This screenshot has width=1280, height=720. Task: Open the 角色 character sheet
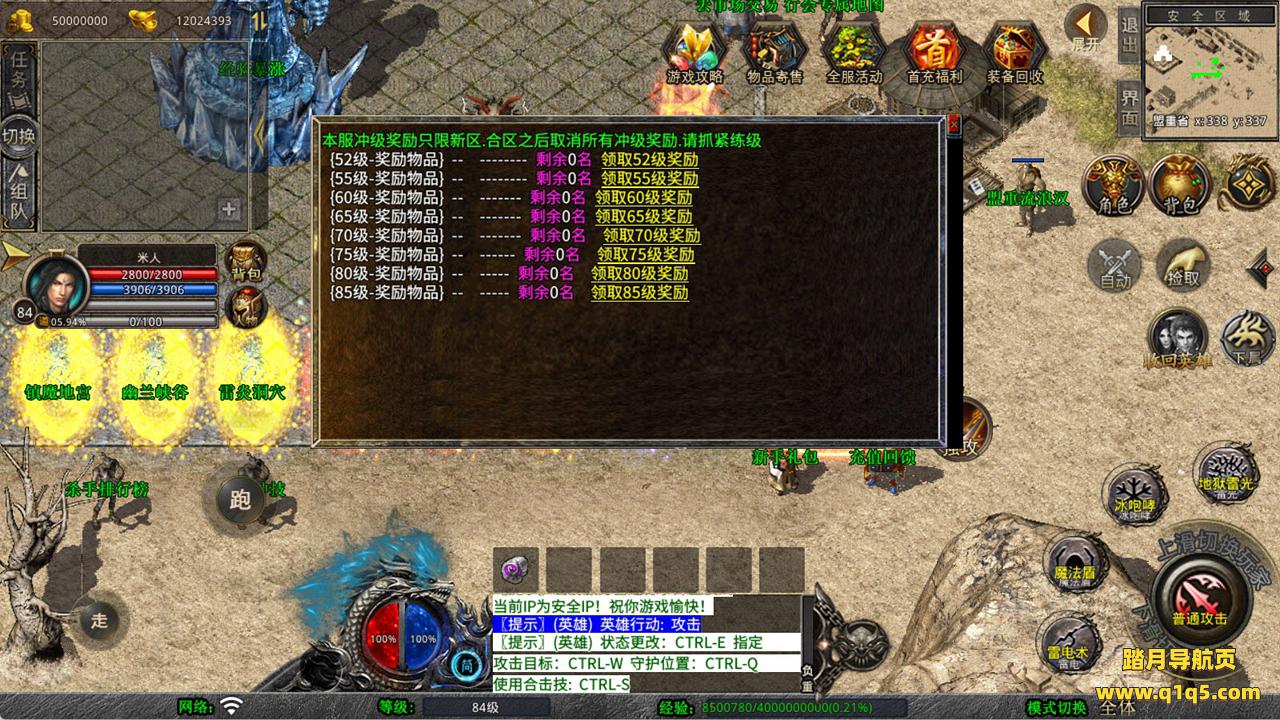[x=1115, y=185]
